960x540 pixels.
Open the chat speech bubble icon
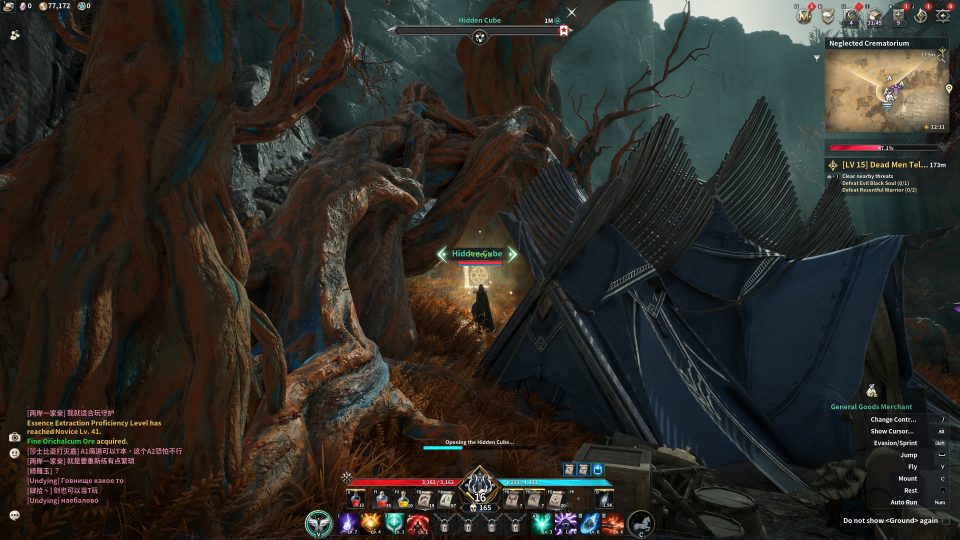[x=15, y=514]
